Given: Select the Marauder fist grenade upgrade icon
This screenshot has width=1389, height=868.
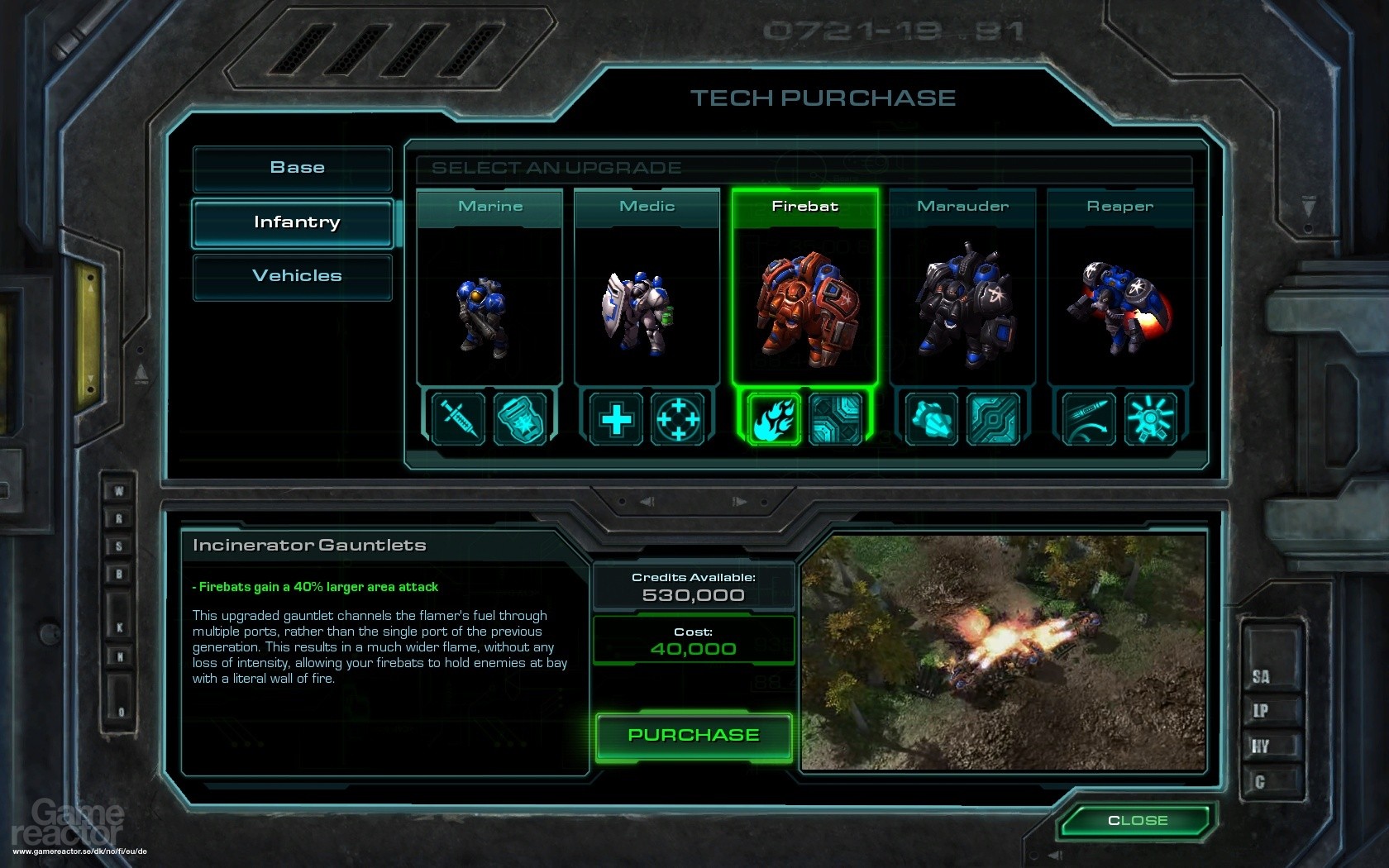Looking at the screenshot, I should pos(931,418).
